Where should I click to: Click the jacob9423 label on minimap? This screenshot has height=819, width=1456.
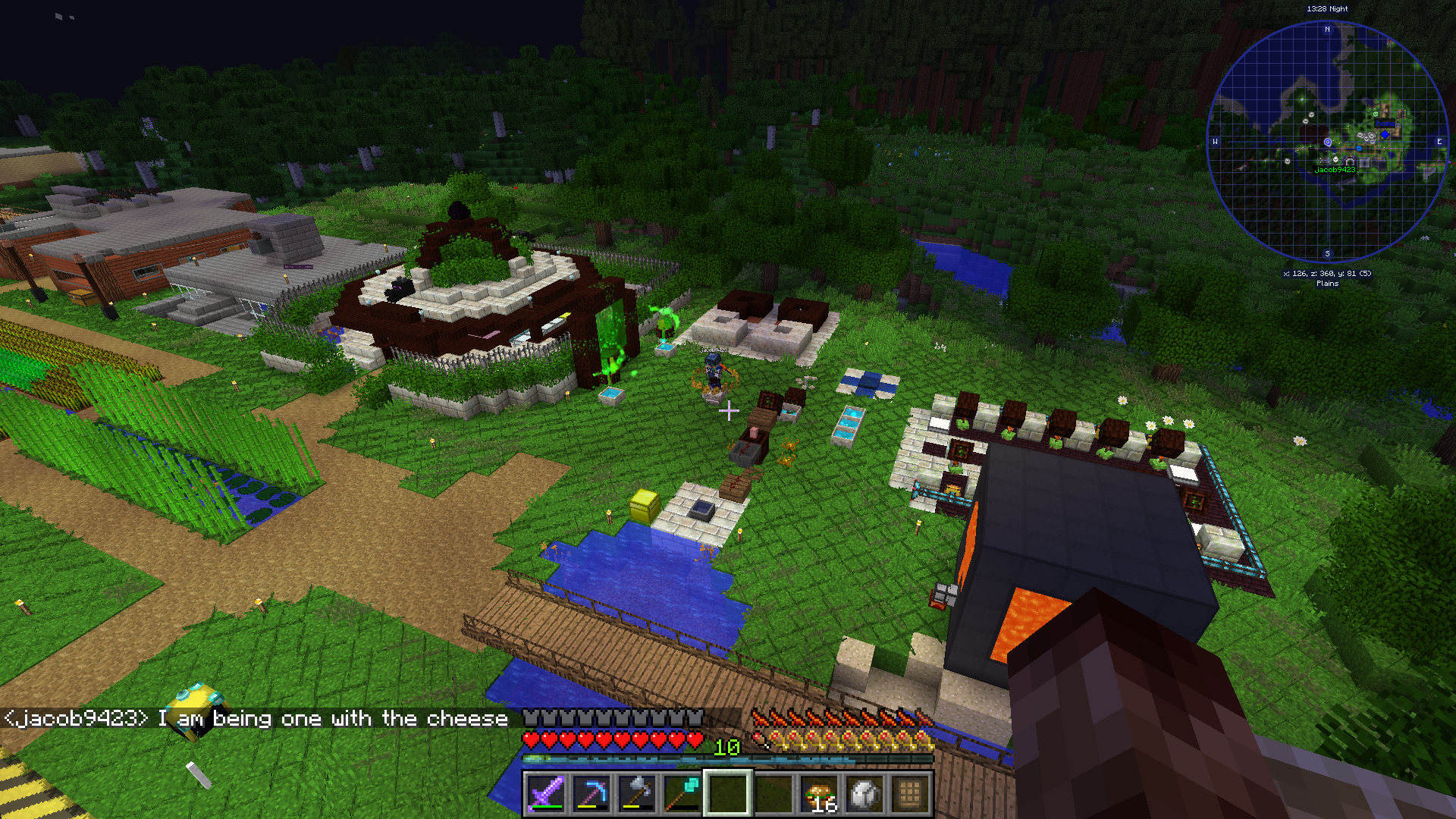[1335, 170]
